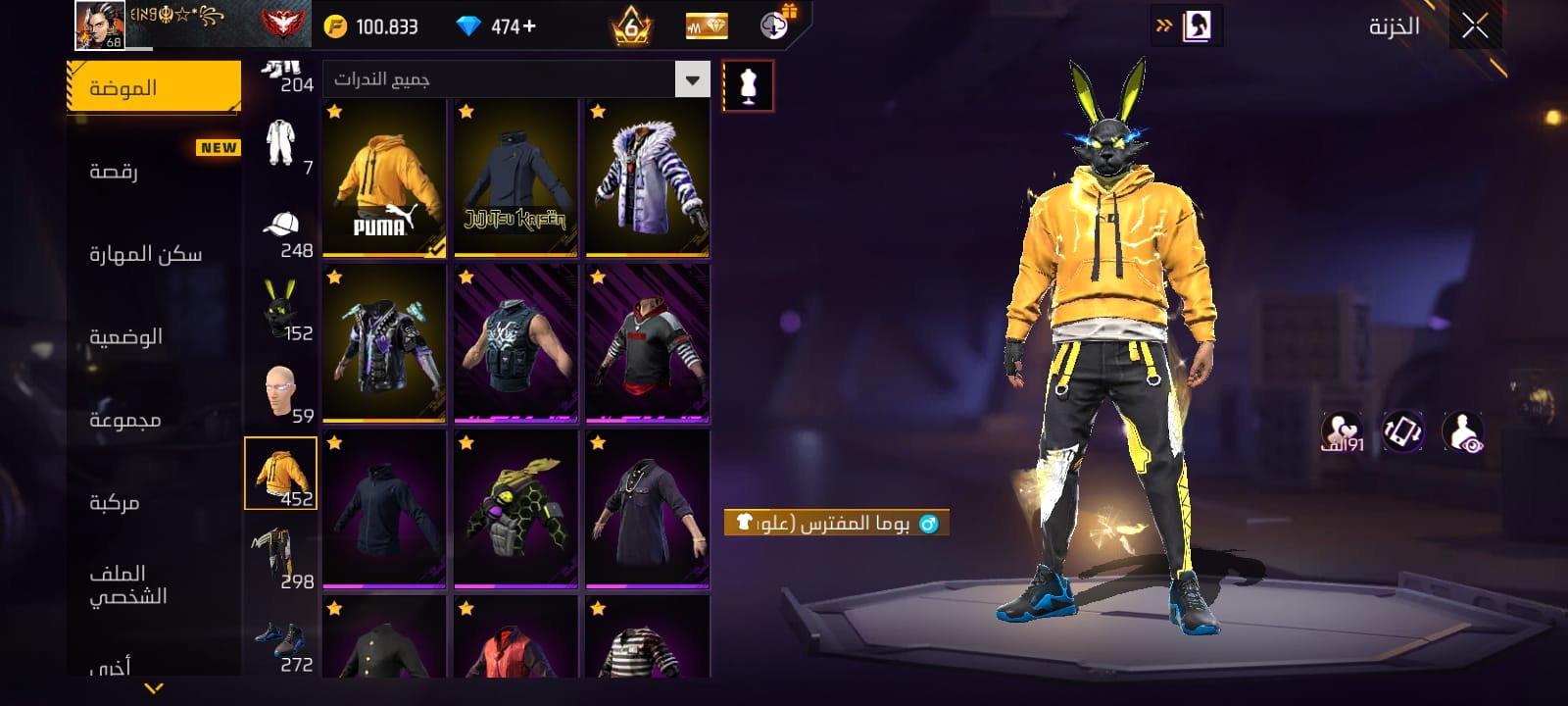Click the mannequin icon next to the dropdown
Viewport: 1568px width, 706px height.
point(748,85)
